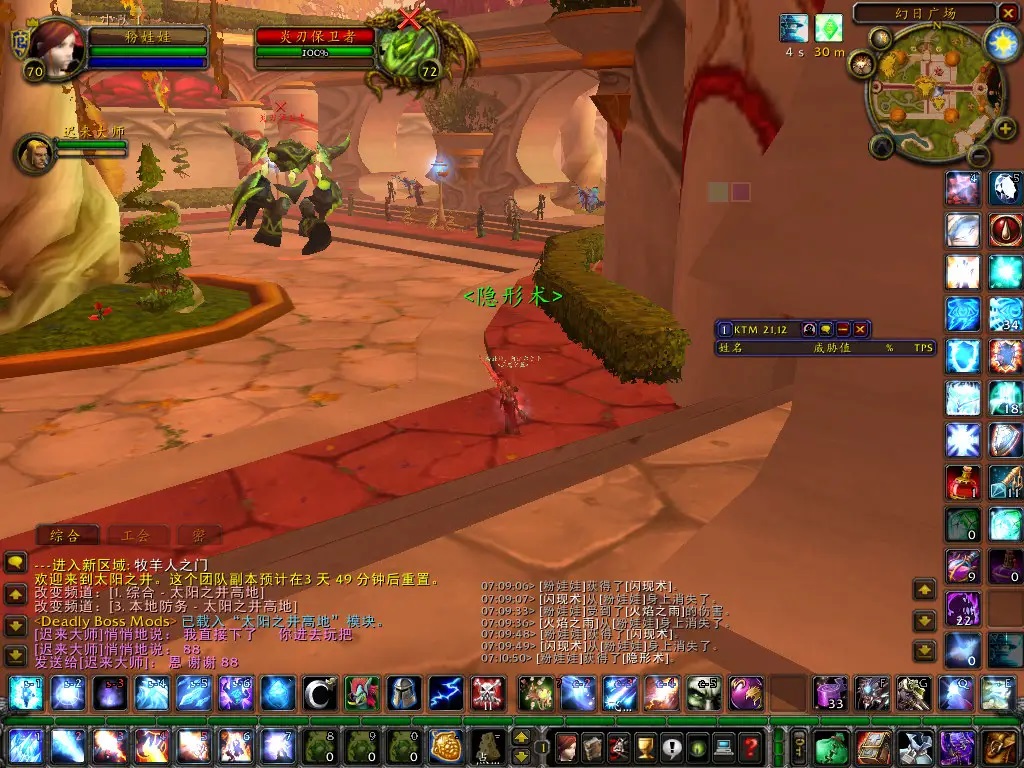Use the silver helmet action bar icon

click(x=403, y=693)
